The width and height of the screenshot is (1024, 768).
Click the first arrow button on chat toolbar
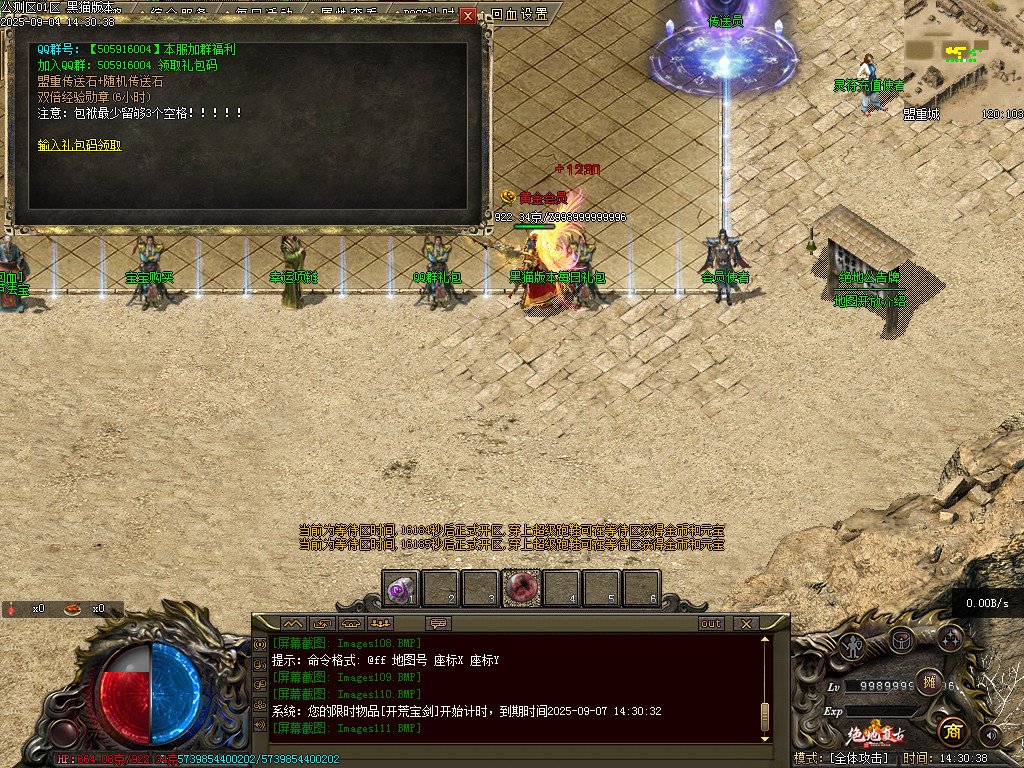pyautogui.click(x=292, y=623)
